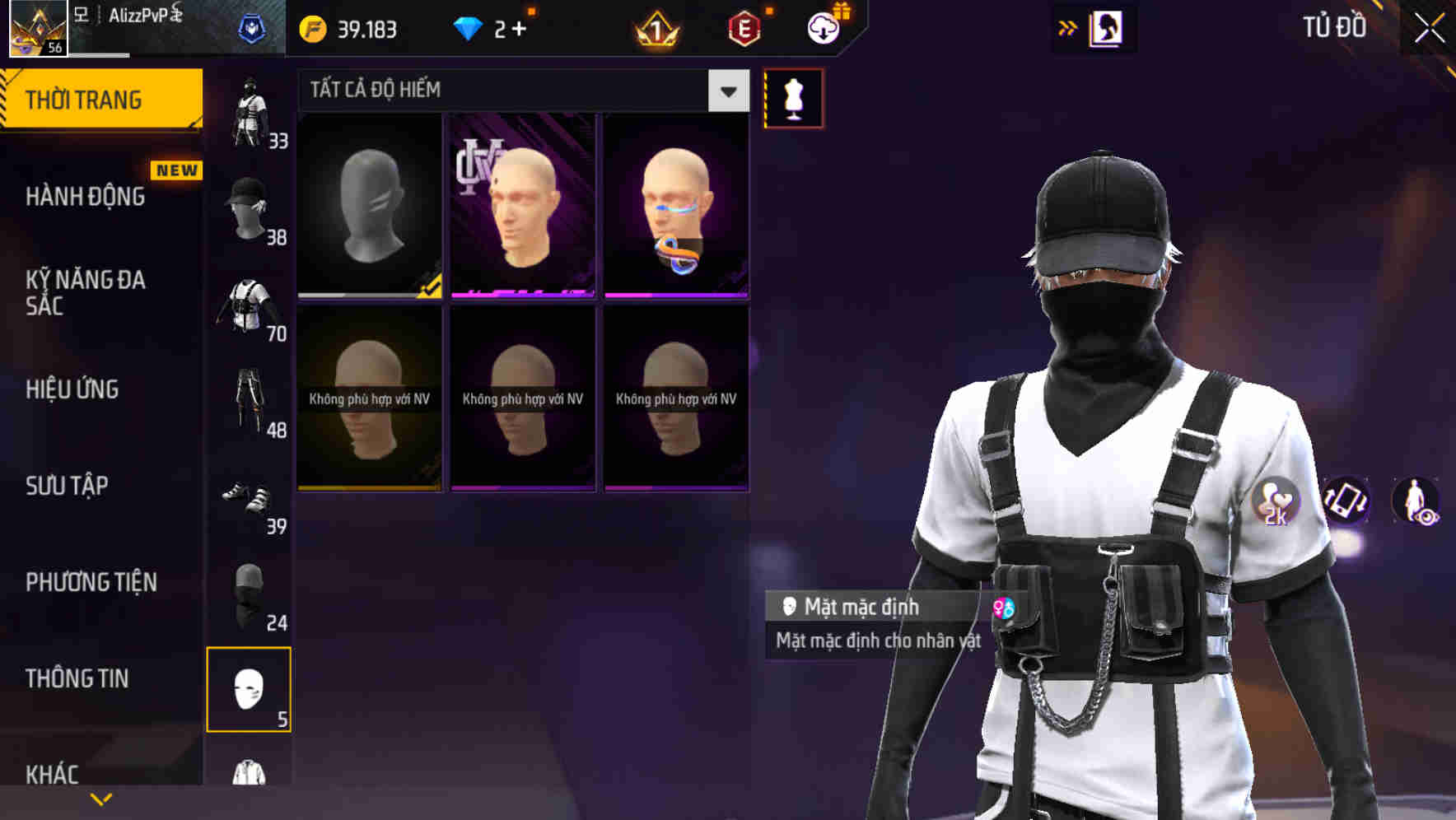Click the double chevron arrows near TỦ ĐỒ
This screenshot has height=820, width=1456.
pyautogui.click(x=1066, y=26)
